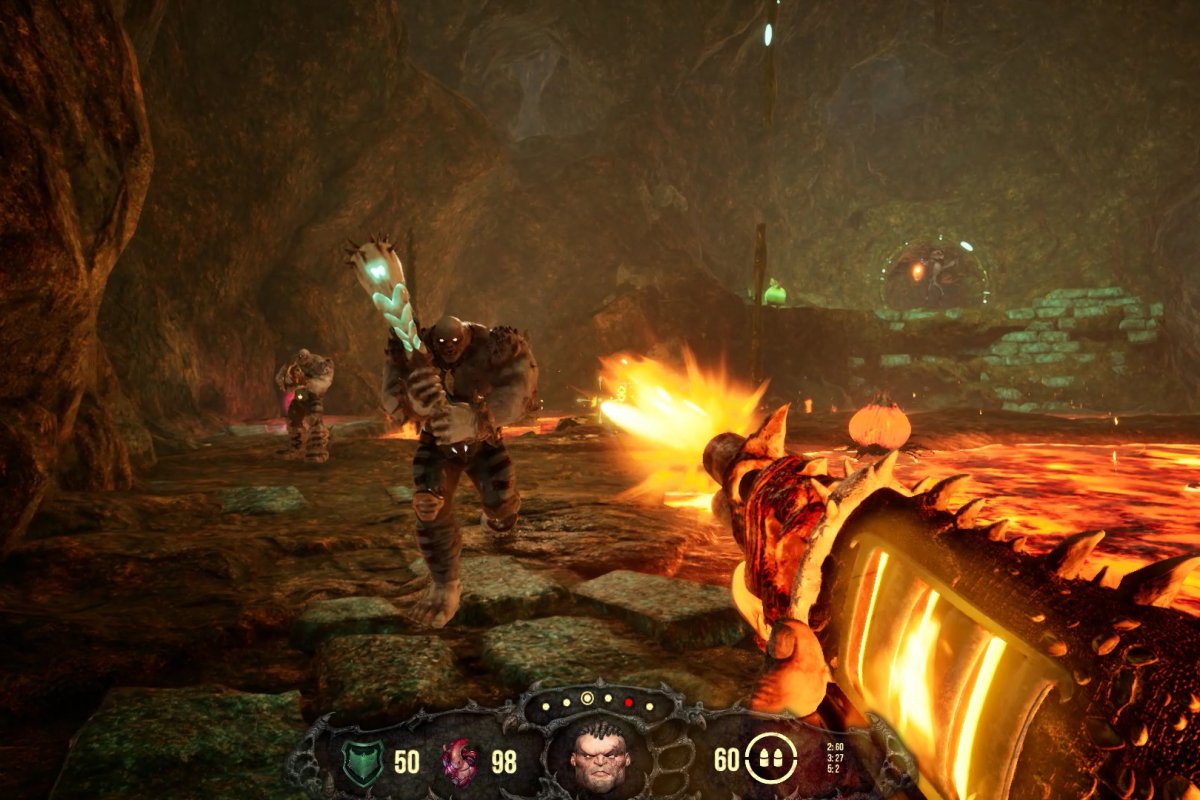
Task: Click the green armor shield icon
Action: 362,761
